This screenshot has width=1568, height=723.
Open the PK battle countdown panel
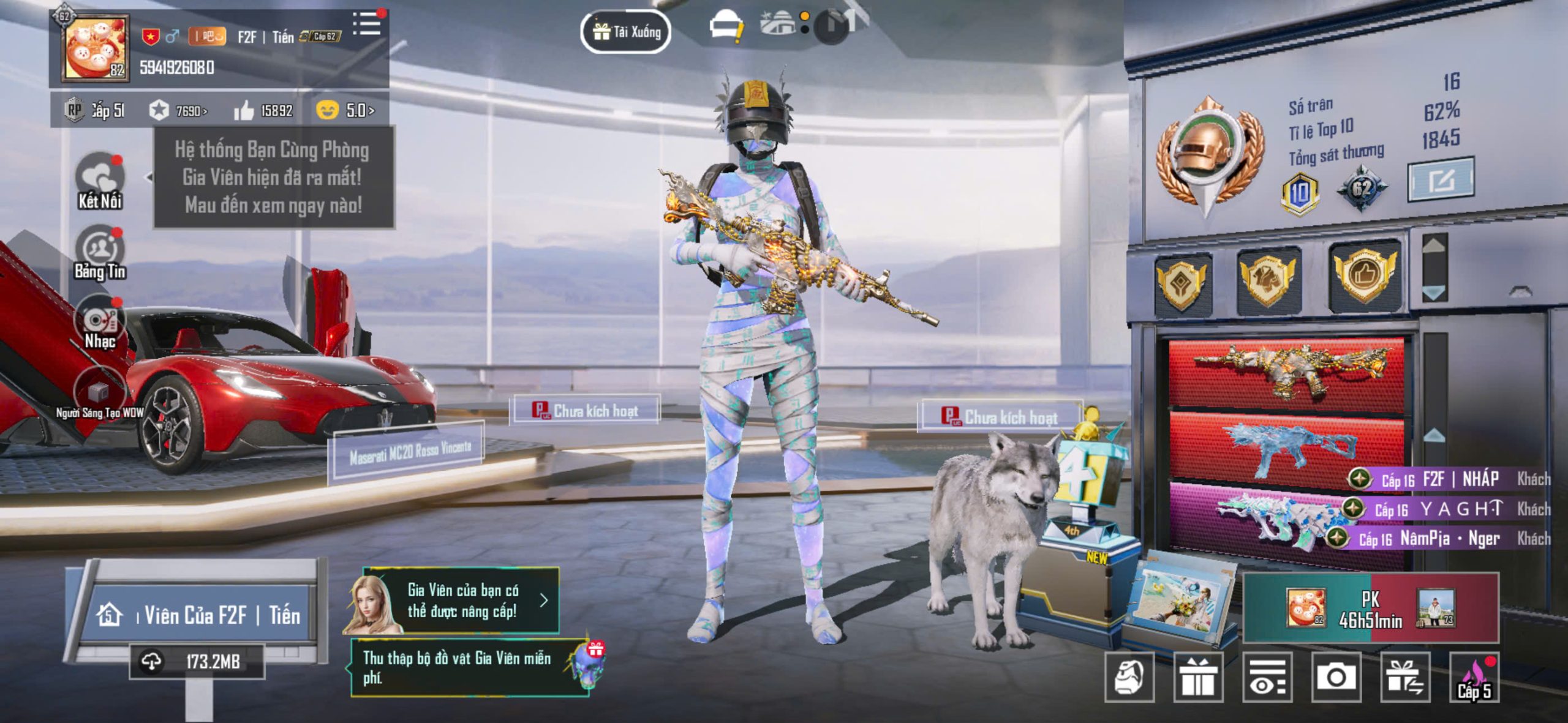[1371, 609]
